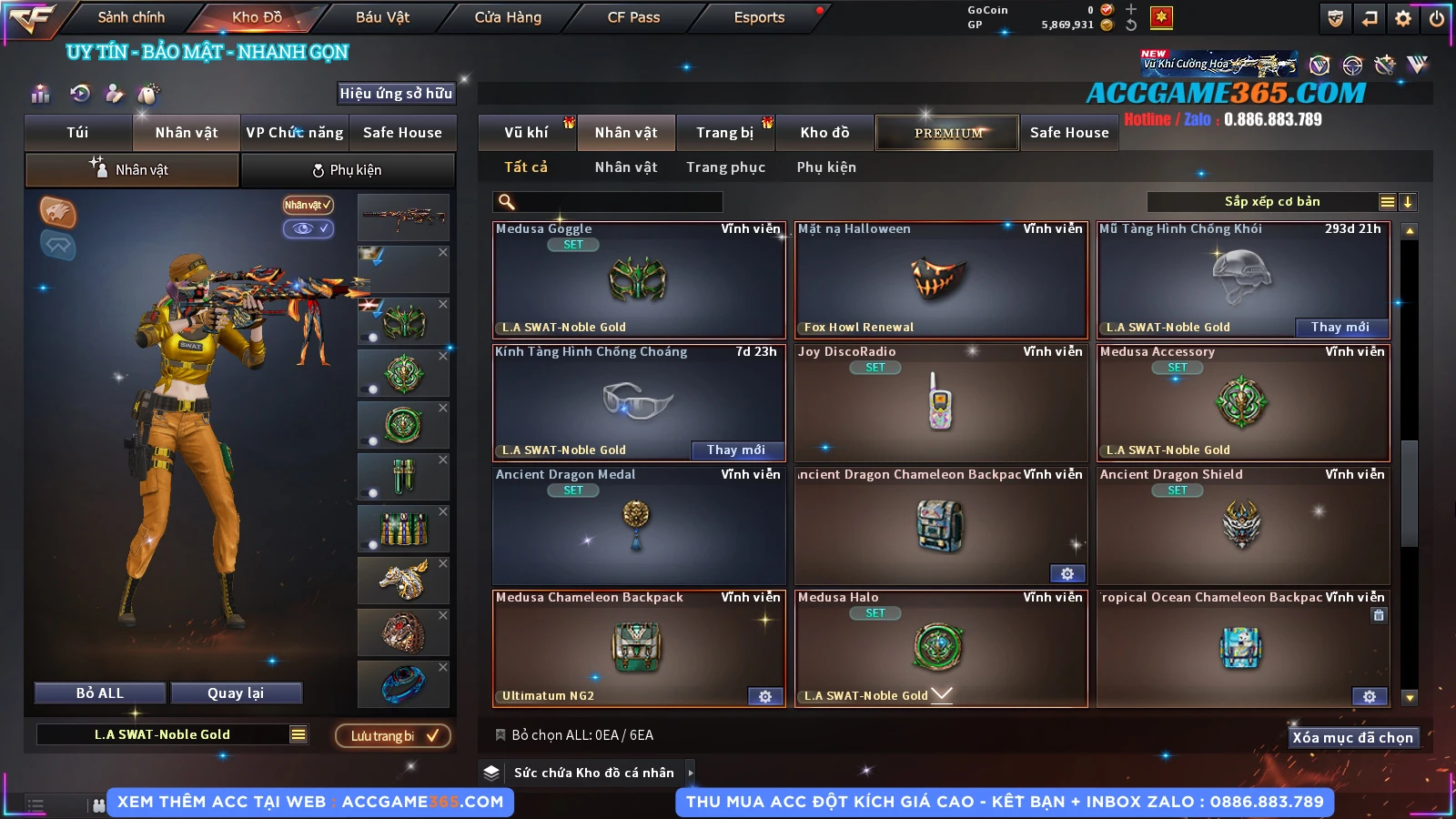1456x819 pixels.
Task: Select the Medusa Goggle item
Action: pos(638,280)
